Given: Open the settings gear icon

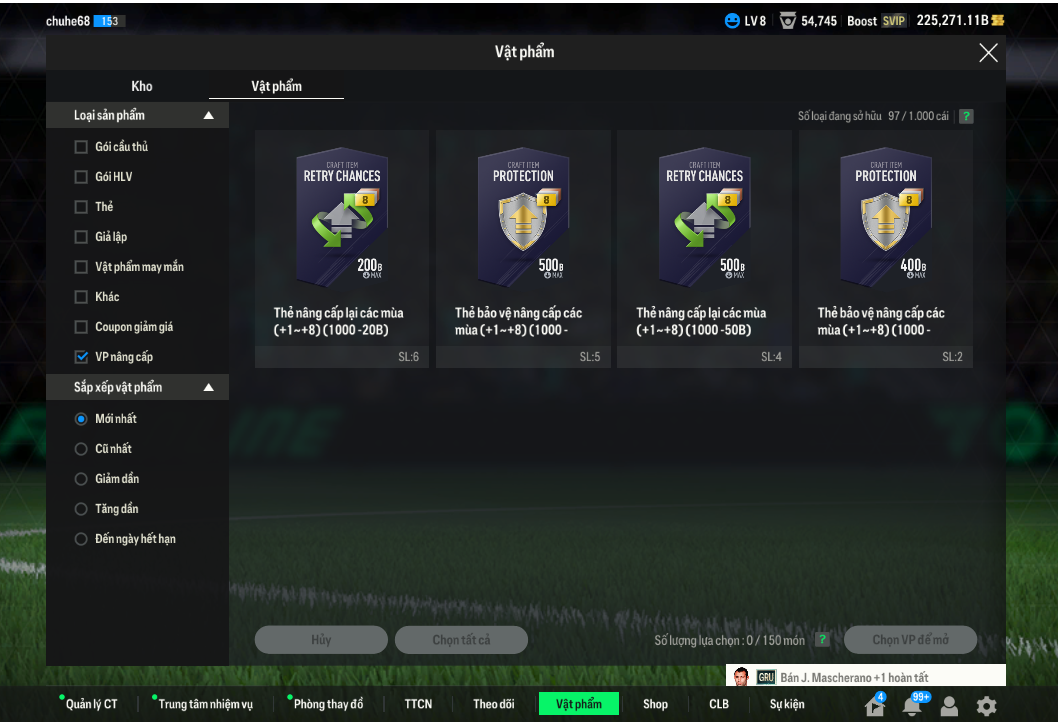Looking at the screenshot, I should pos(986,706).
